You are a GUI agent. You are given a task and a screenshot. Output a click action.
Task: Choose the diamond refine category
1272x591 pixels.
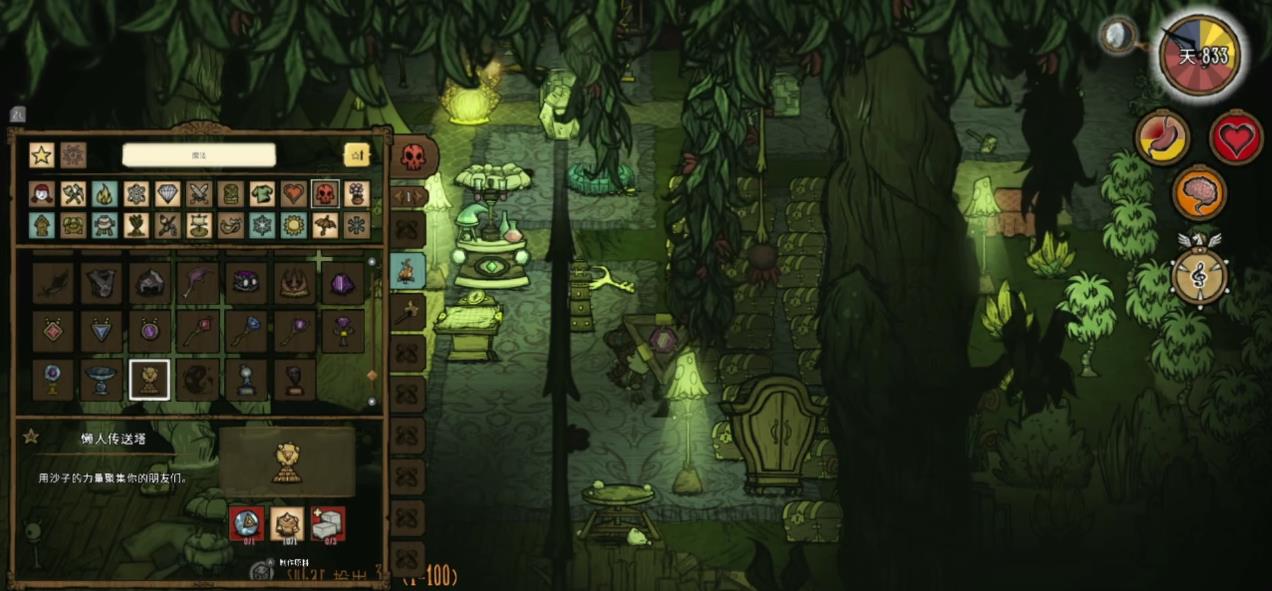click(168, 194)
